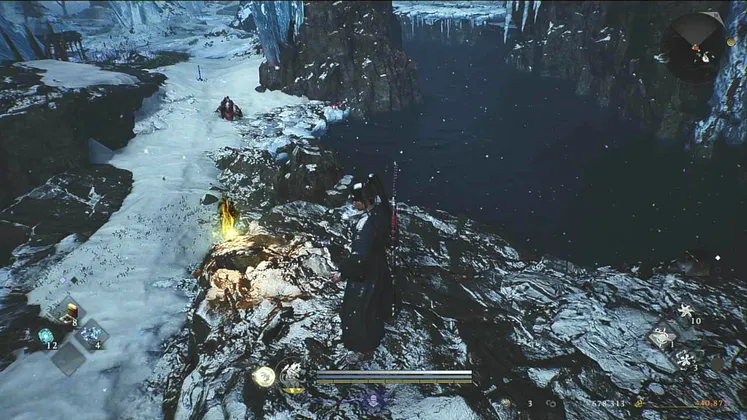Click the small skull status icon

pyautogui.click(x=373, y=398)
